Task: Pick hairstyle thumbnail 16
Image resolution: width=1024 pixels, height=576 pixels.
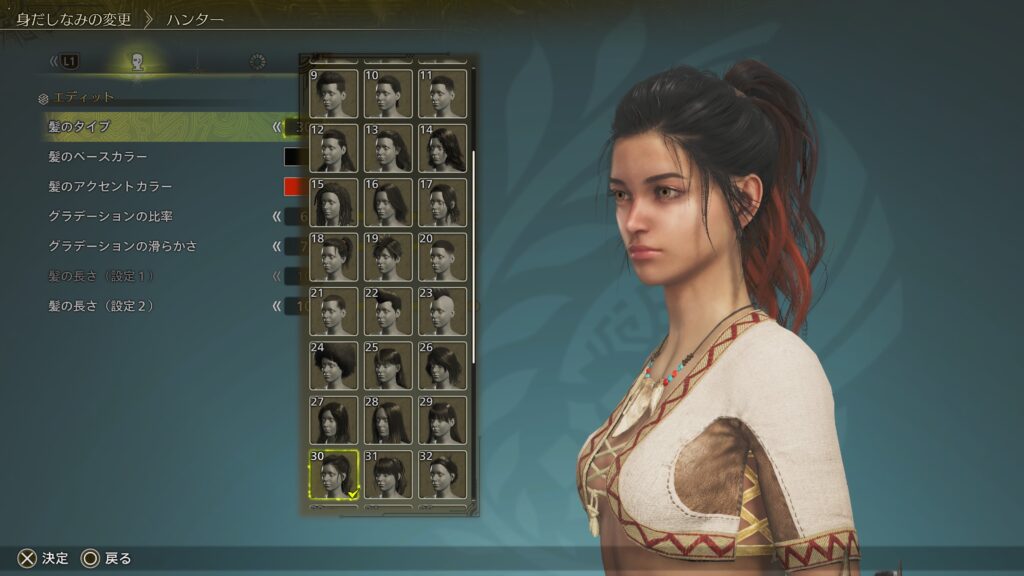Action: click(388, 202)
